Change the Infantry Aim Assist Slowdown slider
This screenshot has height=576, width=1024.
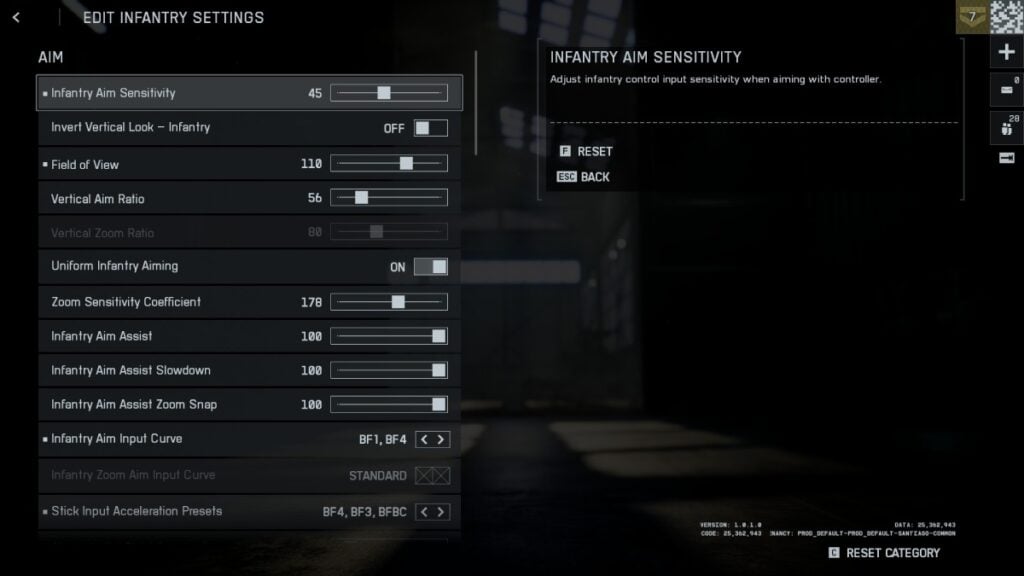click(x=438, y=370)
